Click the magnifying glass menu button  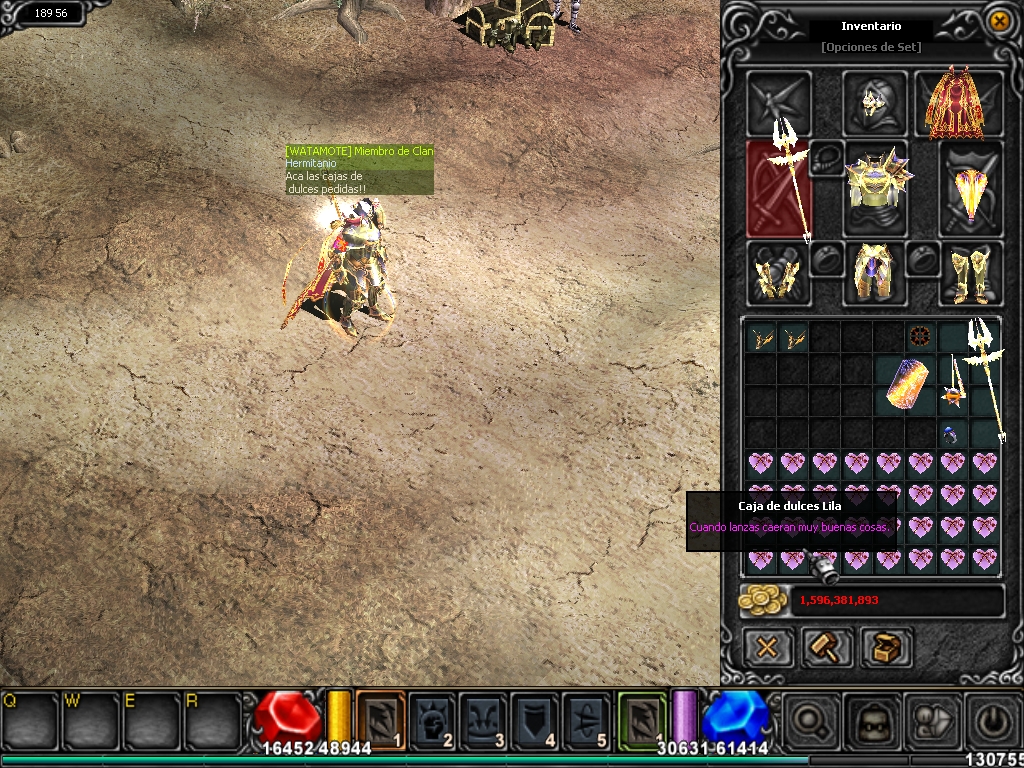(807, 719)
